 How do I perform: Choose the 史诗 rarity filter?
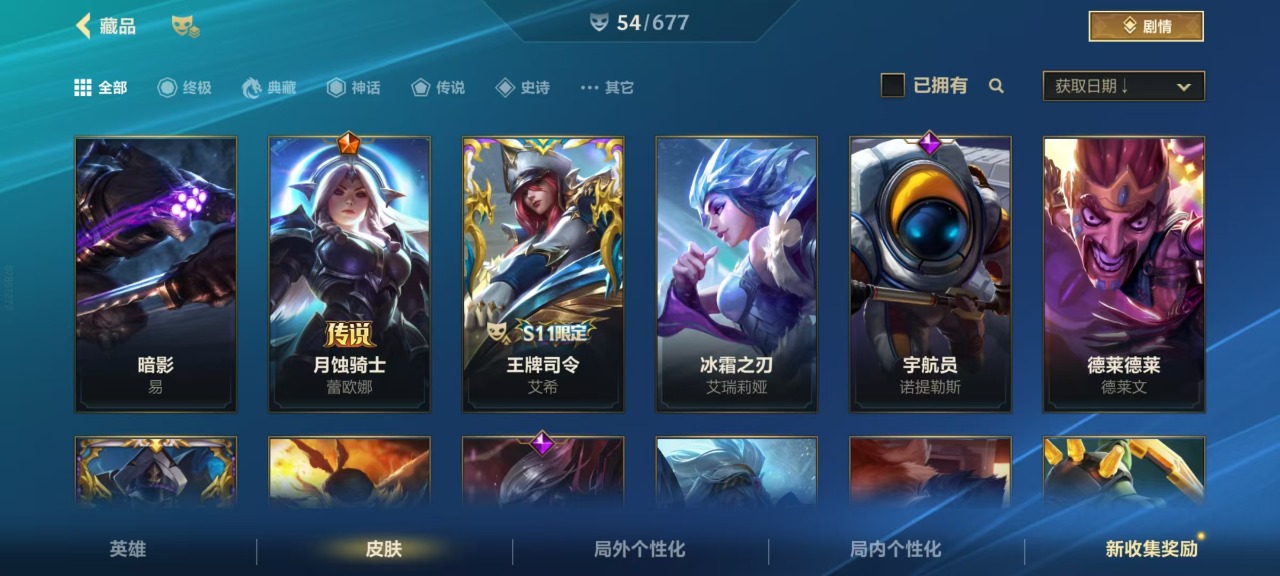pos(523,88)
